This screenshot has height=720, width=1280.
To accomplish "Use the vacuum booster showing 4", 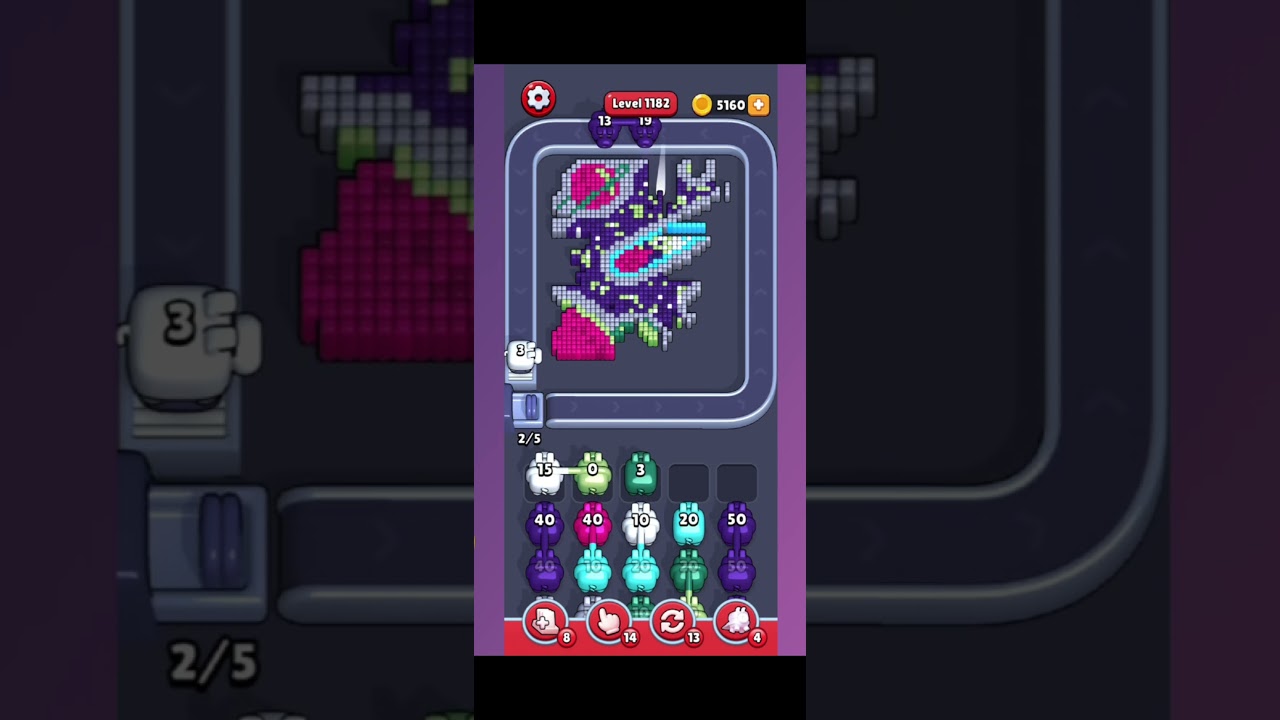I will click(735, 622).
